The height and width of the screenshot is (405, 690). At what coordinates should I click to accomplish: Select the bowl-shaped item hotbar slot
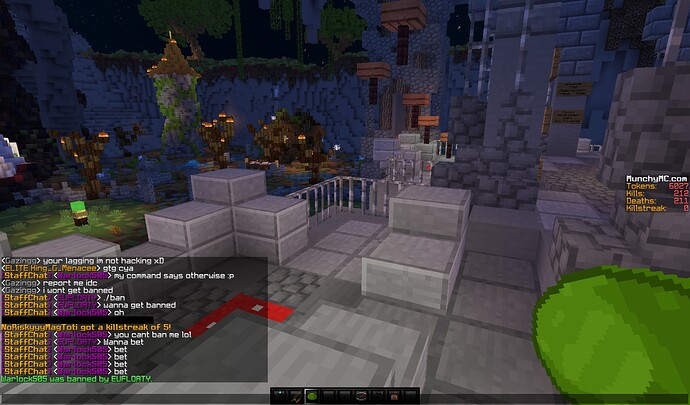click(x=361, y=396)
